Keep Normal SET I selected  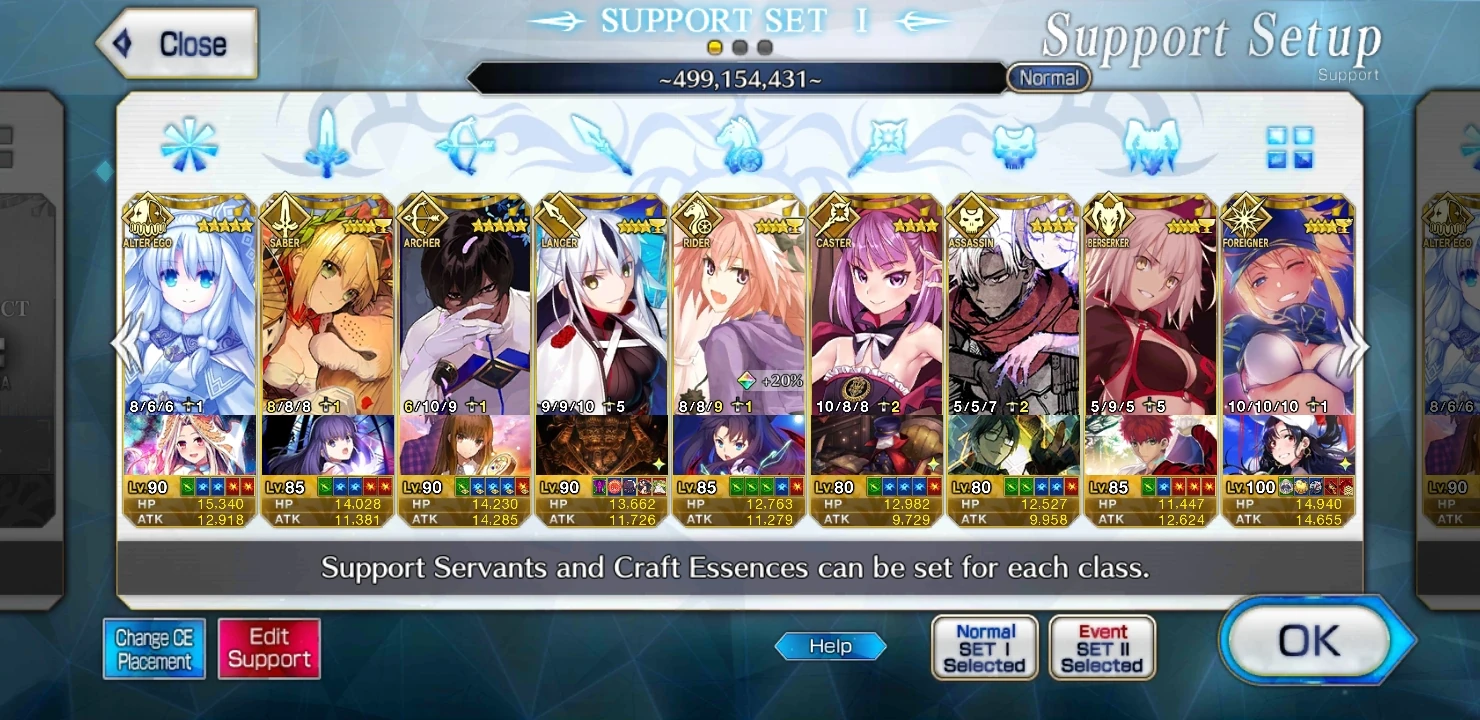[984, 647]
